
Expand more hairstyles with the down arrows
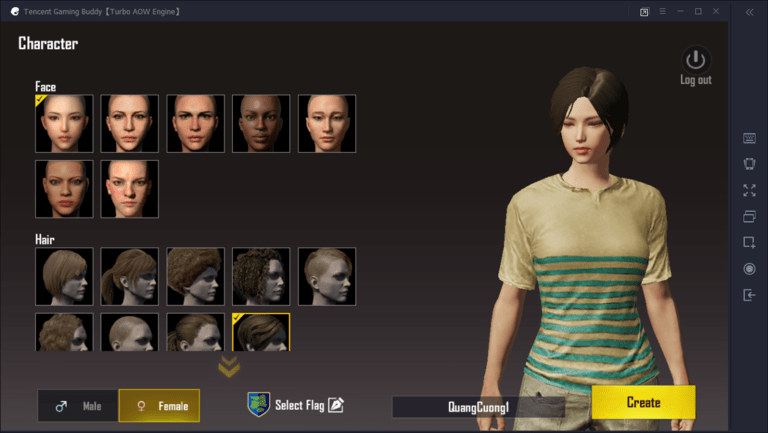229,367
